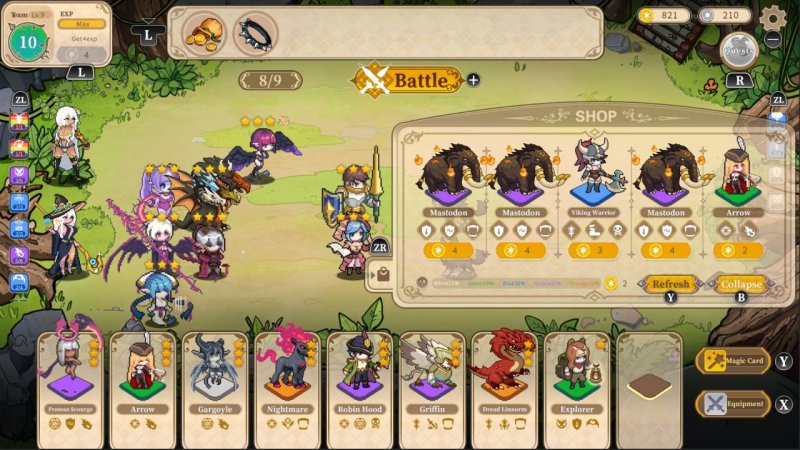Viewport: 800px width, 450px height.
Task: Refresh the shop offerings
Action: [669, 284]
